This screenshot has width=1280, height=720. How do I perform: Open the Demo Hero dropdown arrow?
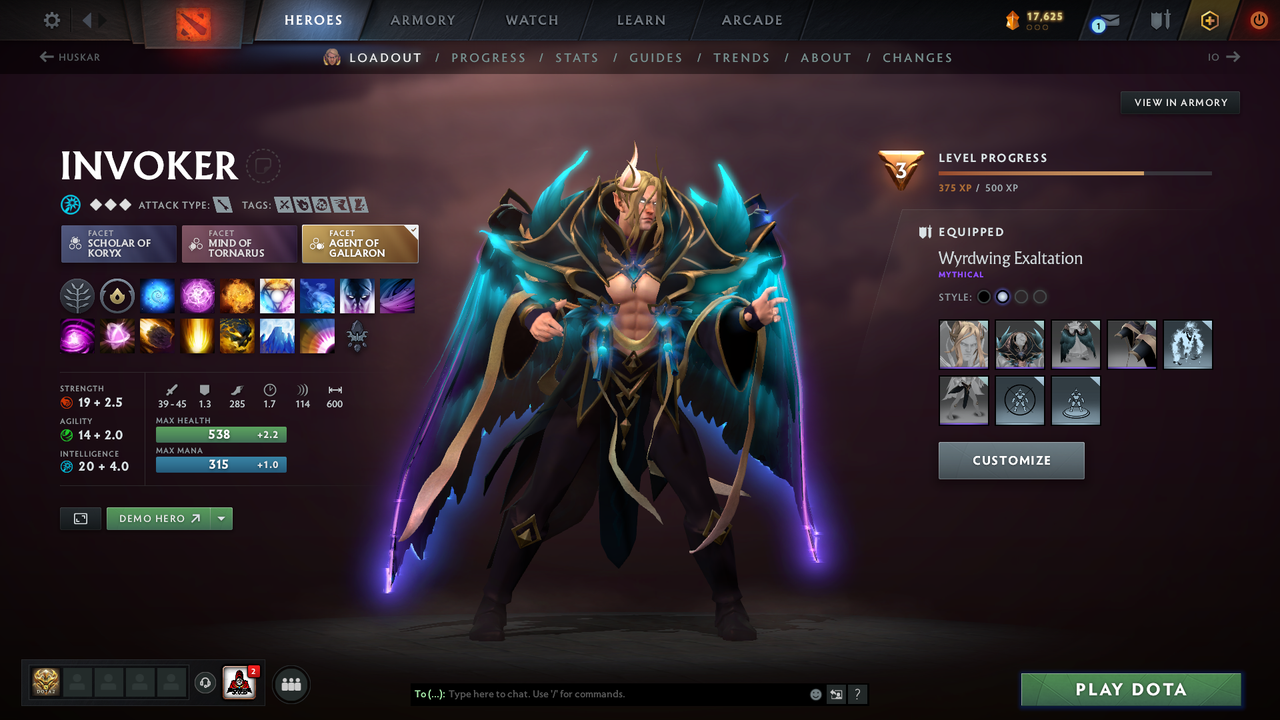coord(220,518)
